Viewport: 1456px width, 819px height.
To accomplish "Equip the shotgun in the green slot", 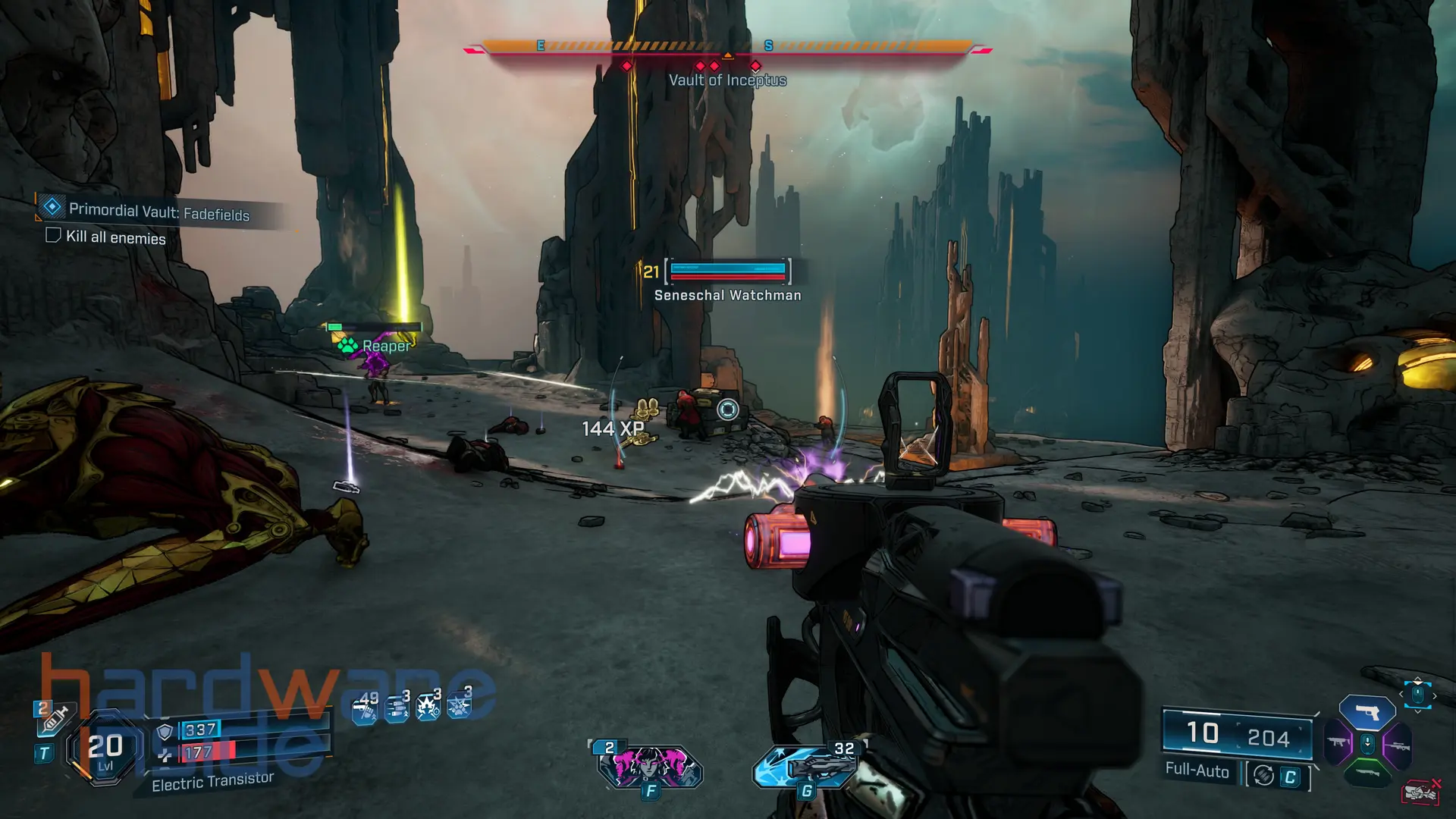I will [1367, 773].
